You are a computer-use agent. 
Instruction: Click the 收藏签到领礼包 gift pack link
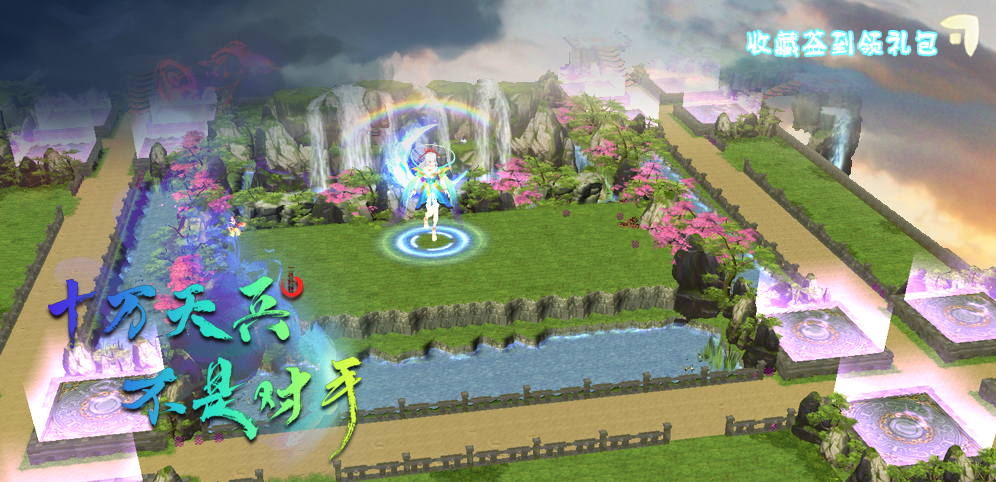click(x=841, y=42)
